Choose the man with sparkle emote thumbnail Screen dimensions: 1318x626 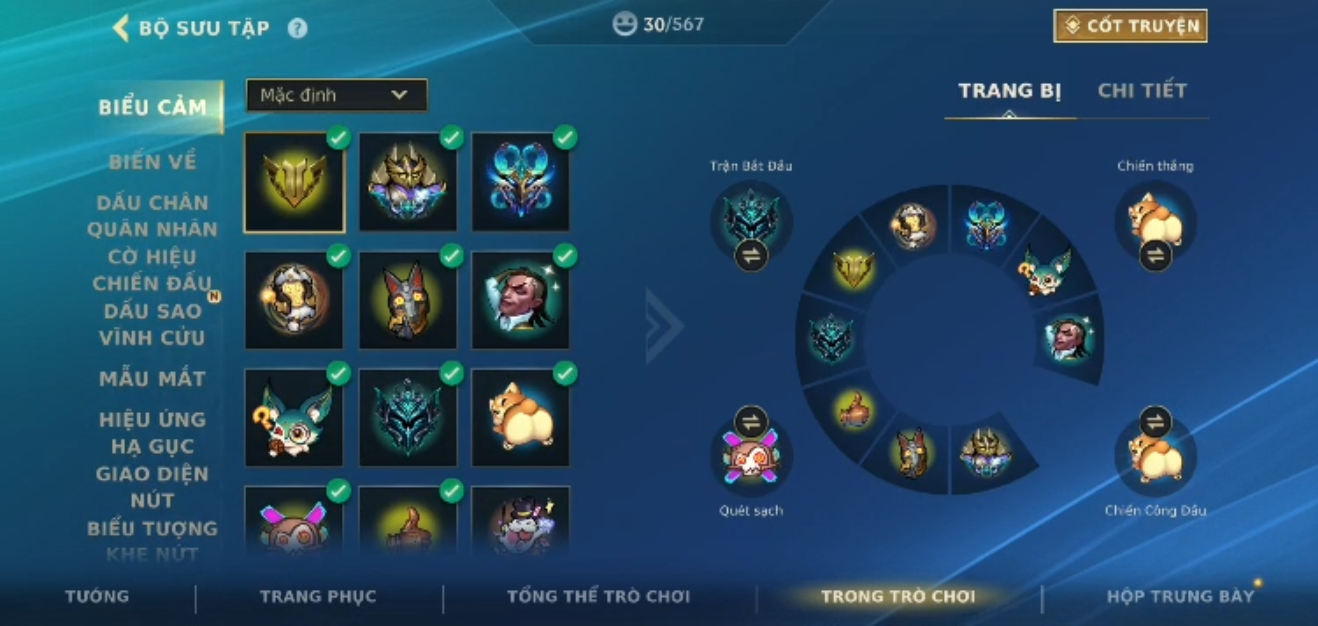point(520,300)
